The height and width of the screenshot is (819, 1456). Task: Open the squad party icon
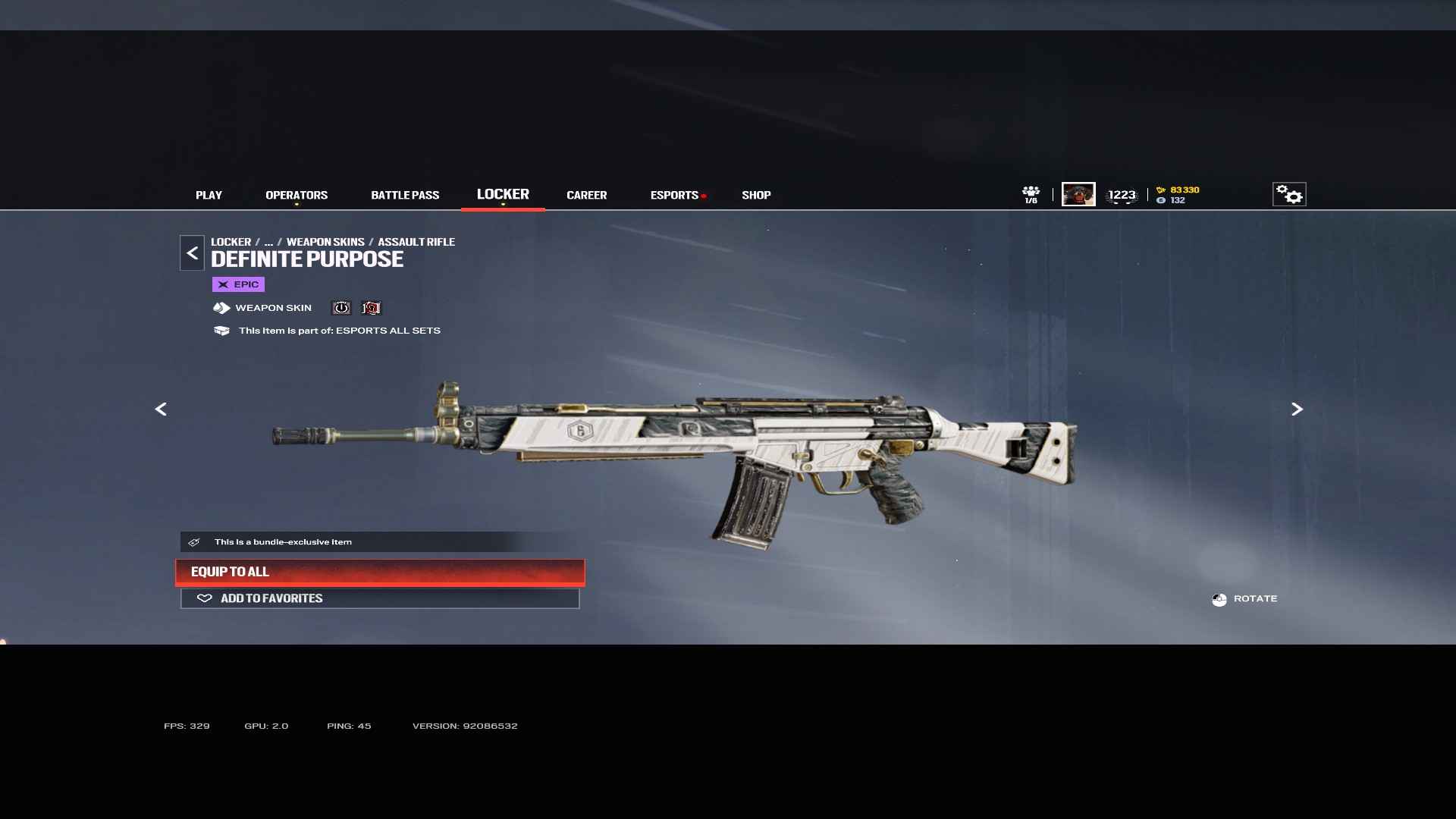coord(1031,194)
